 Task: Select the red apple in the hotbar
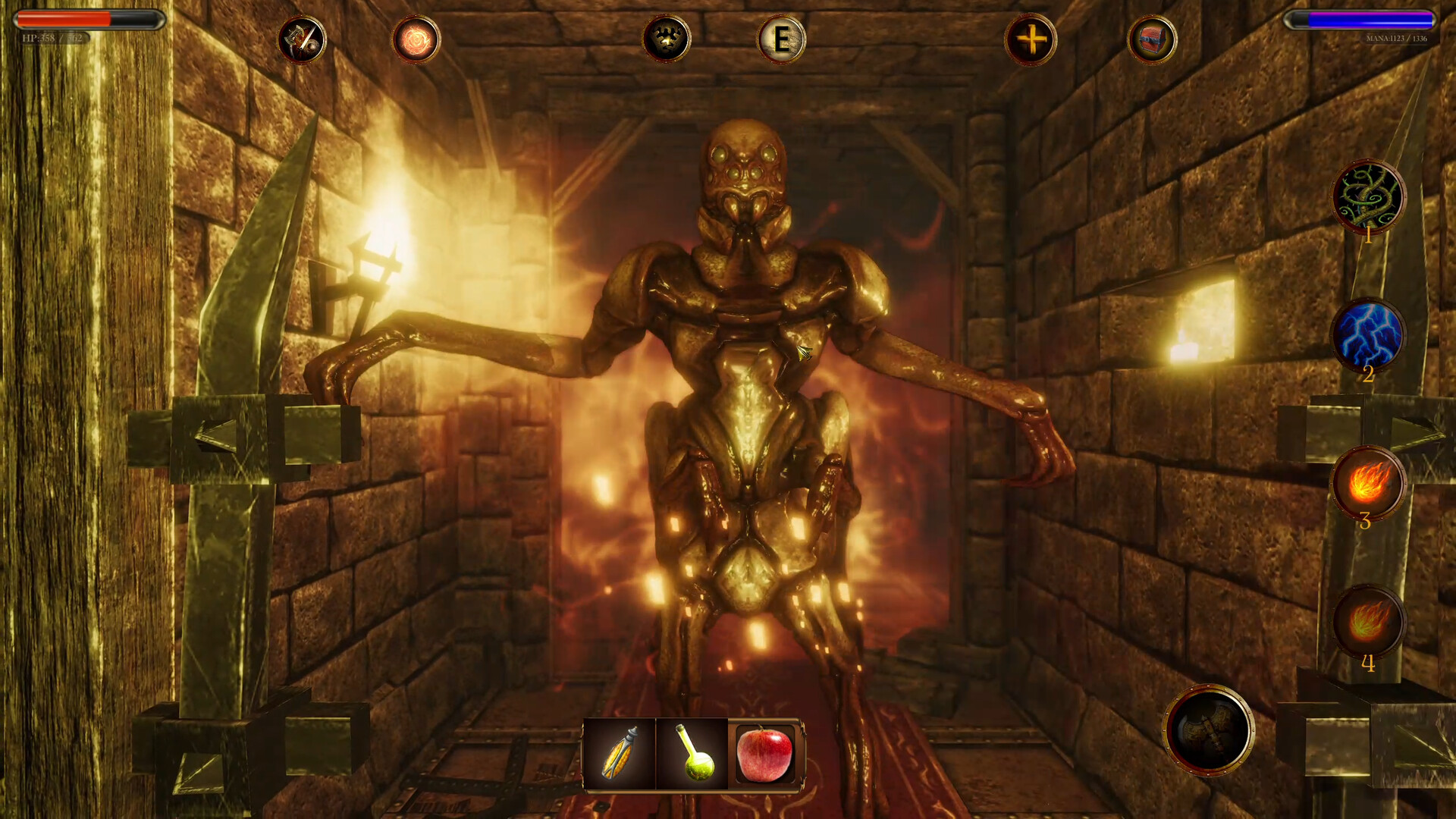tap(764, 755)
